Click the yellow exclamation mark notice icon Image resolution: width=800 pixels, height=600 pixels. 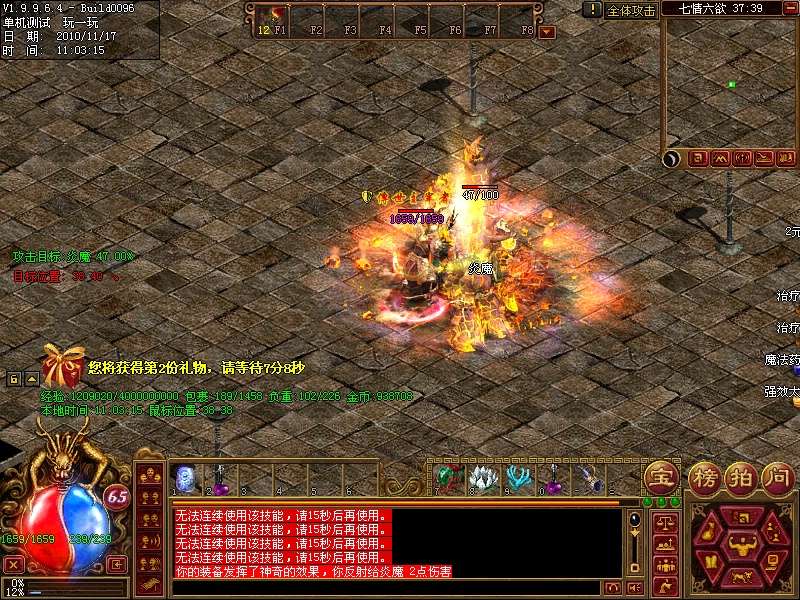pos(594,9)
